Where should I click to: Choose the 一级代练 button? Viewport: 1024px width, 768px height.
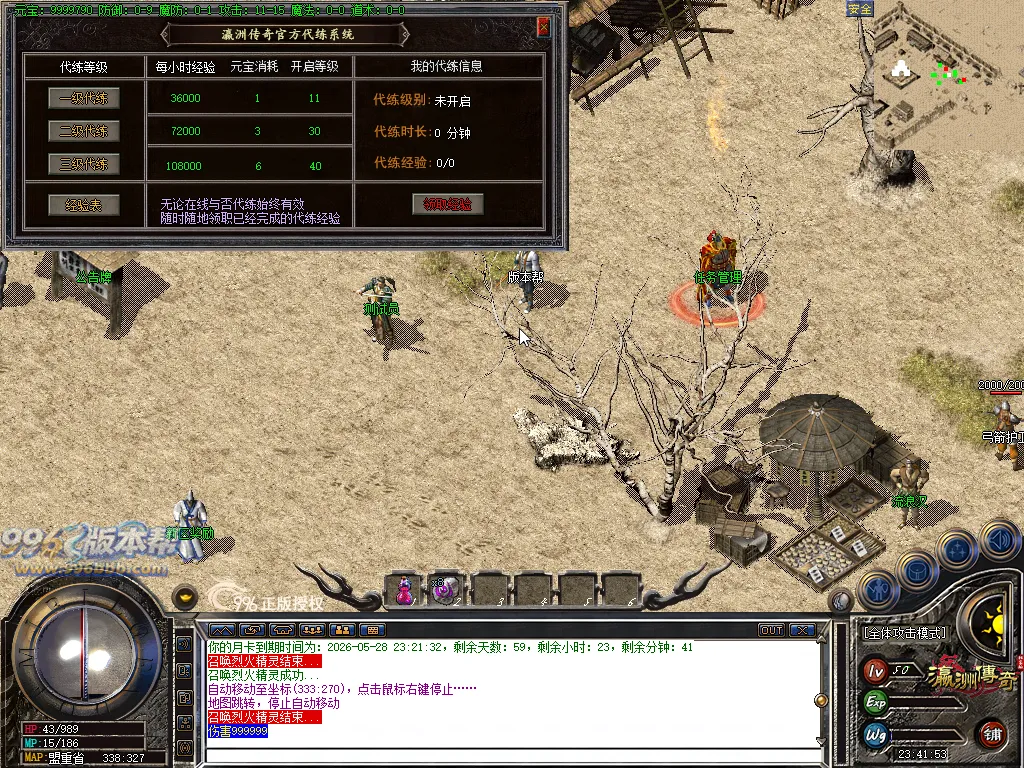pos(84,98)
